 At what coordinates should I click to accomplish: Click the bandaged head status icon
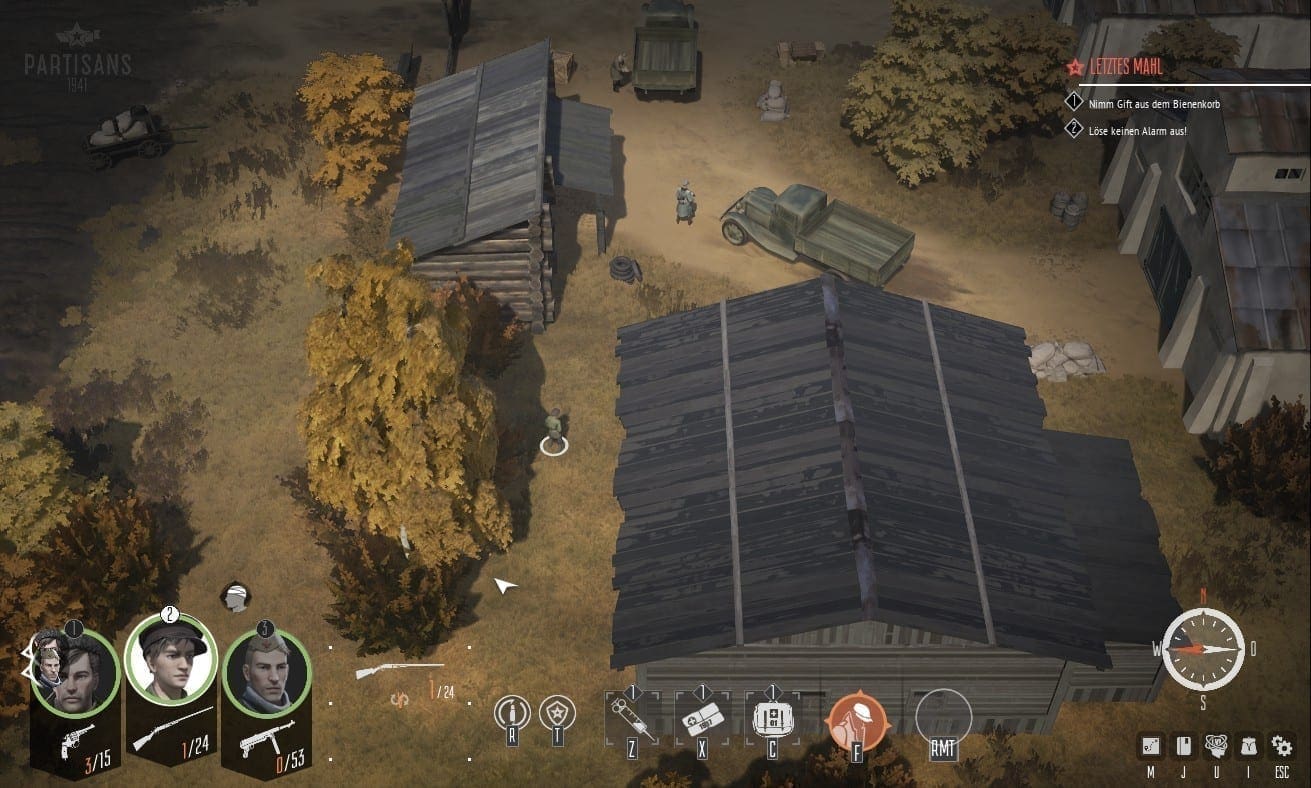[235, 596]
